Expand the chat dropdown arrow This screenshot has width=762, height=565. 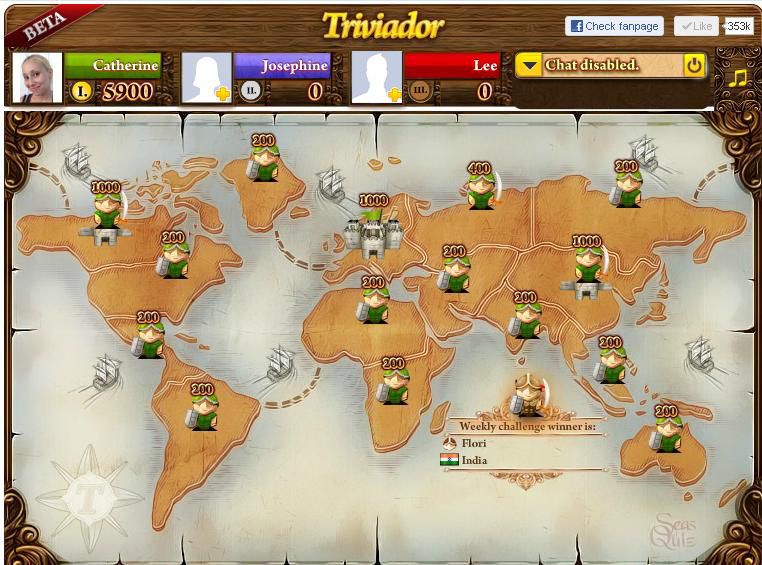[530, 66]
